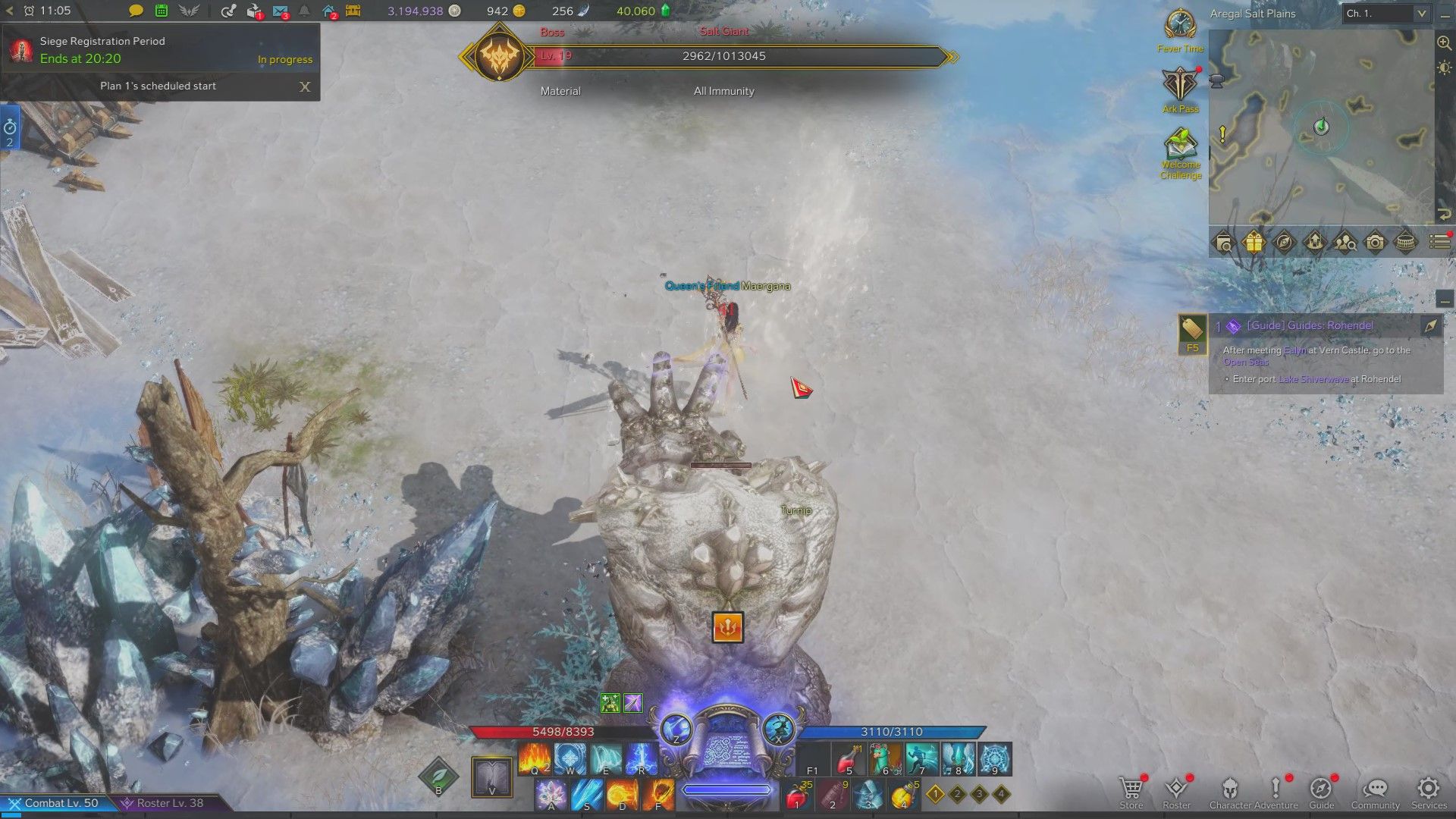
Task: Open the chat bubble icon top left
Action: tap(134, 11)
